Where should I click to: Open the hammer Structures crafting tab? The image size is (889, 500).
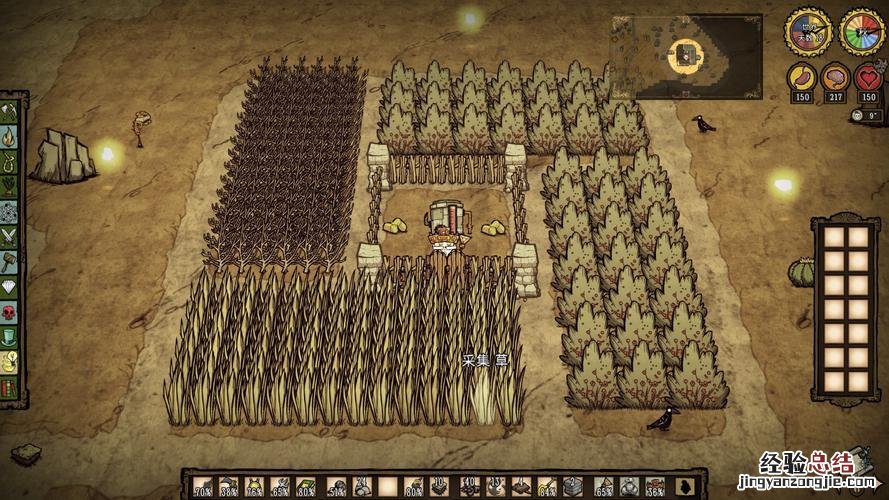pos(11,262)
